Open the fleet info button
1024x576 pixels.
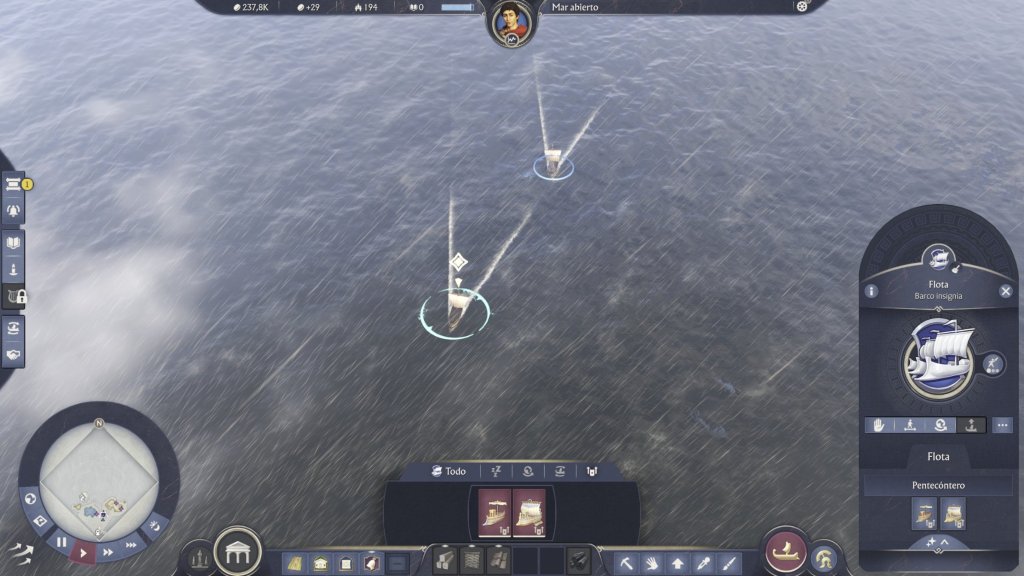click(872, 291)
